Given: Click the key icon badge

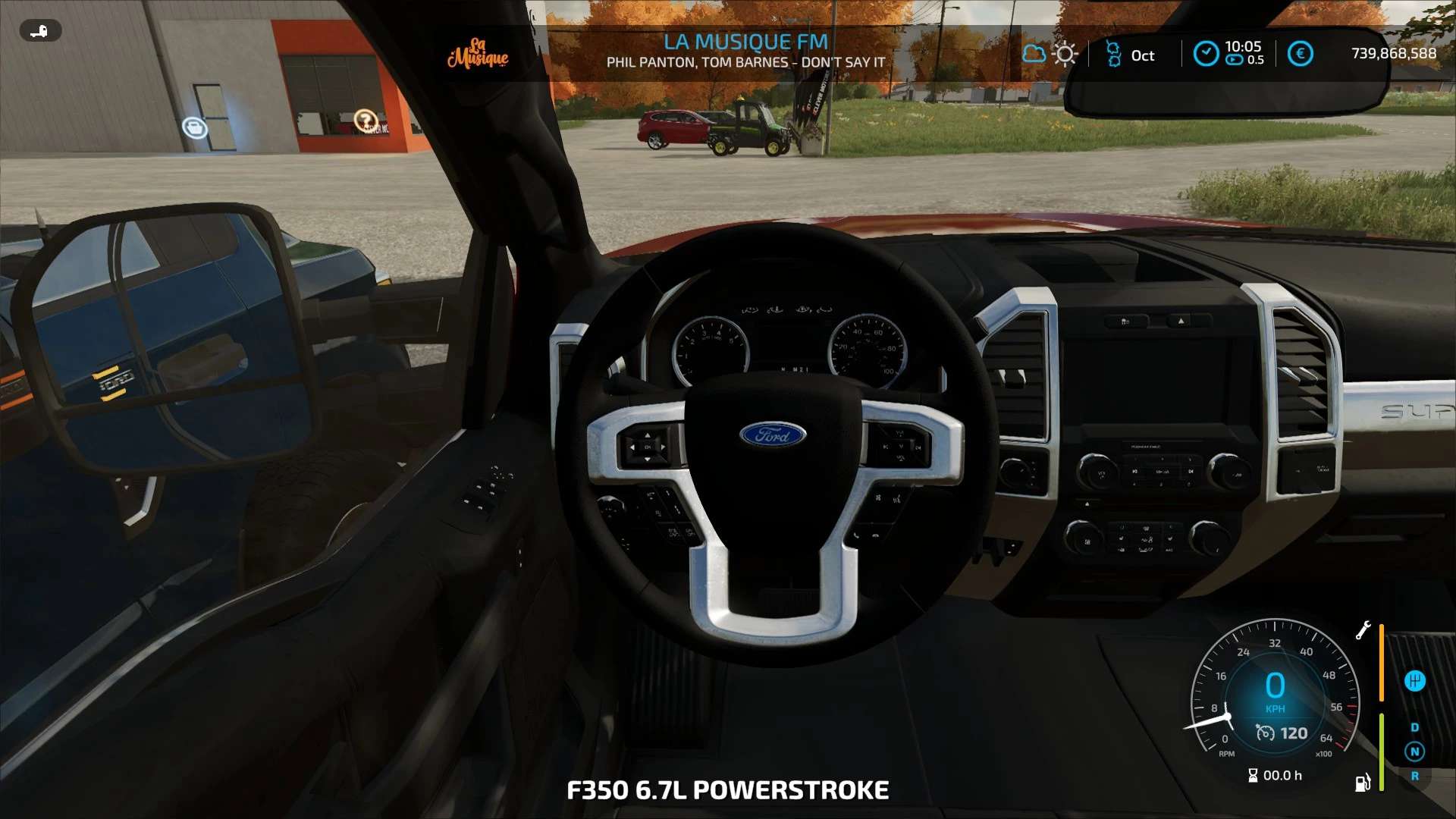Looking at the screenshot, I should pos(40,31).
